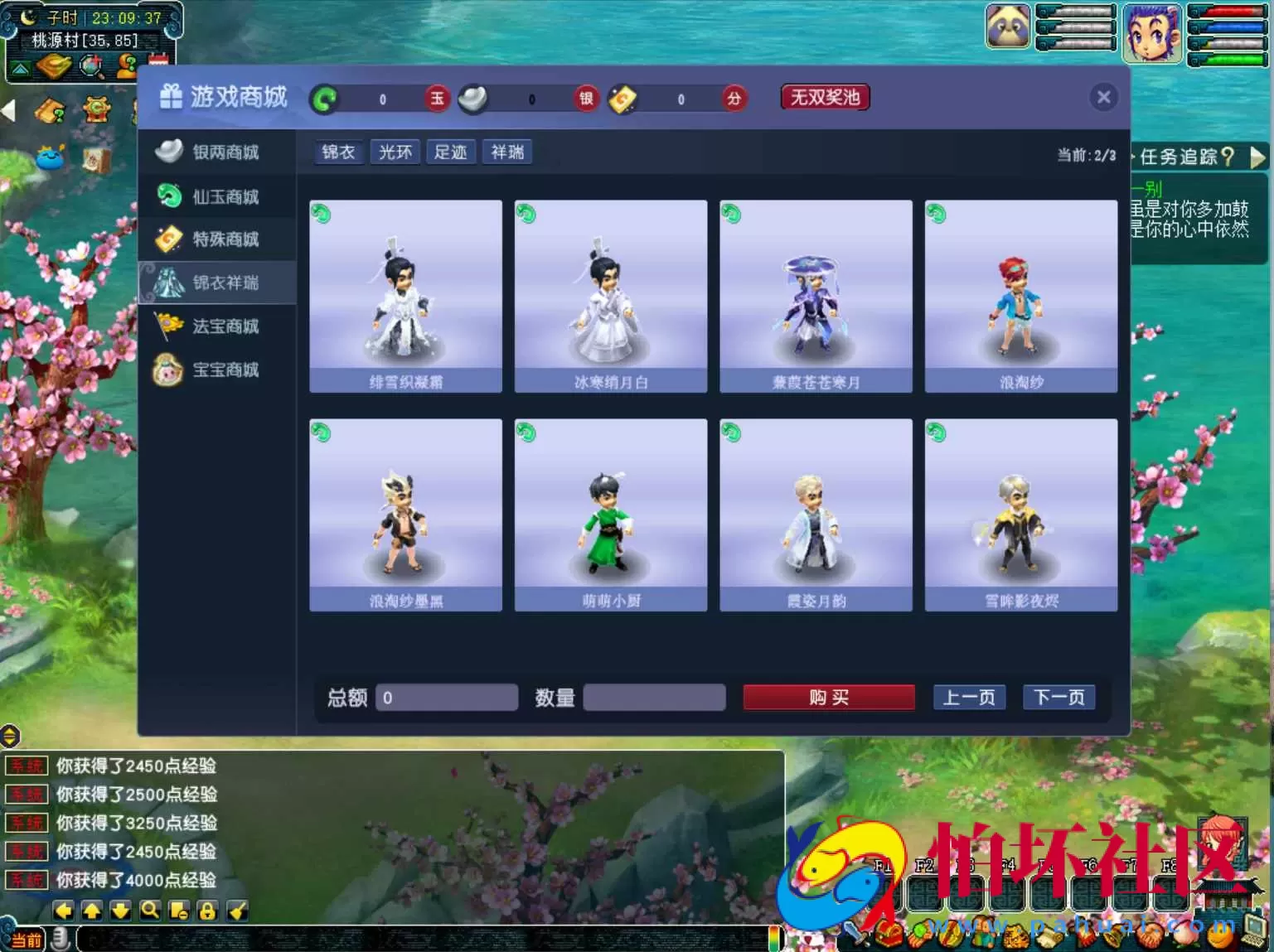Screen dimensions: 1274x952
Task: Click the 购买 purchase button
Action: point(828,697)
